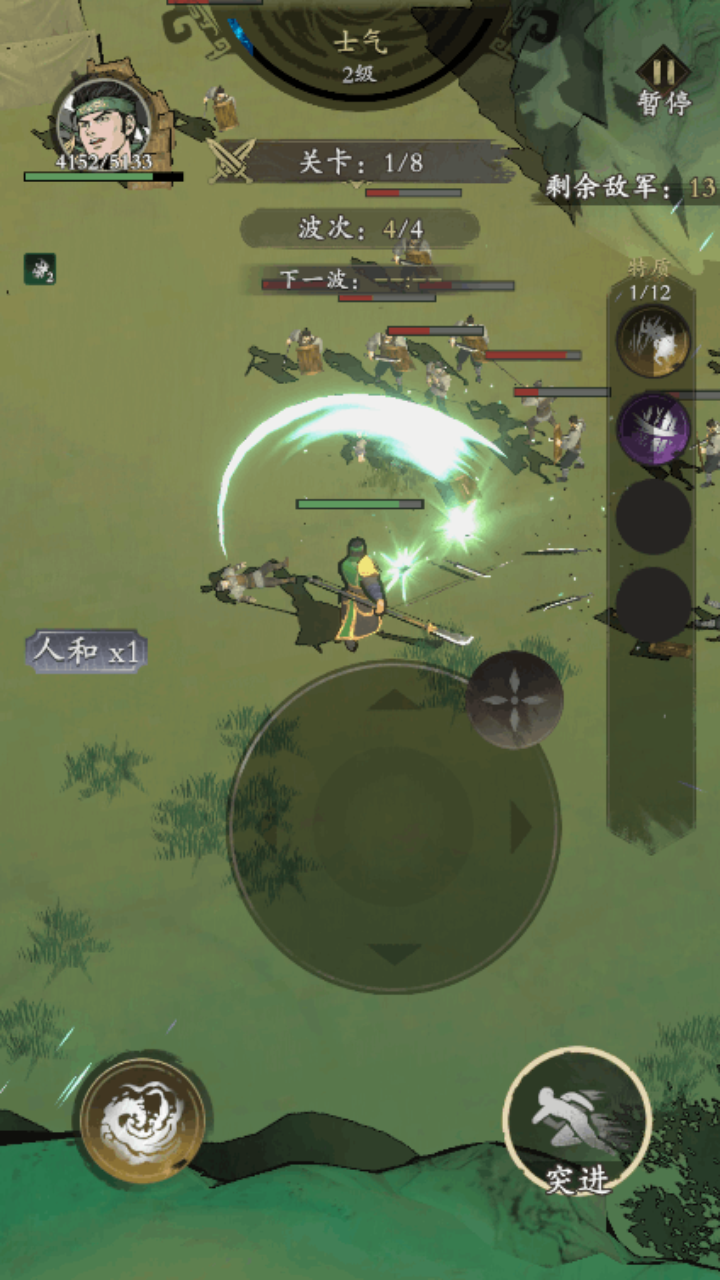
Task: Tap the 士气 morale gauge
Action: coord(358,55)
